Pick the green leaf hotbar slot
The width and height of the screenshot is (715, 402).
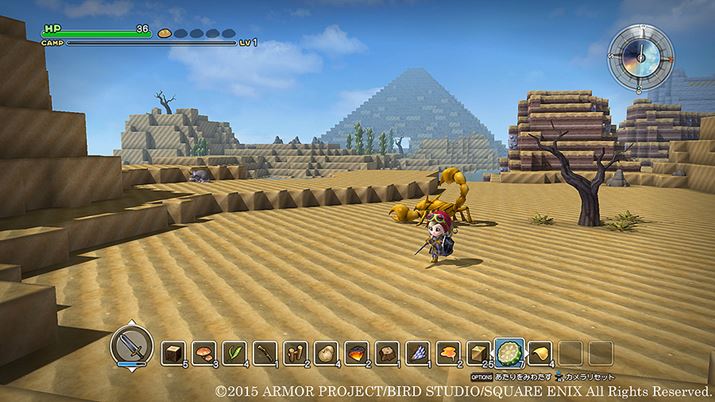(x=235, y=352)
